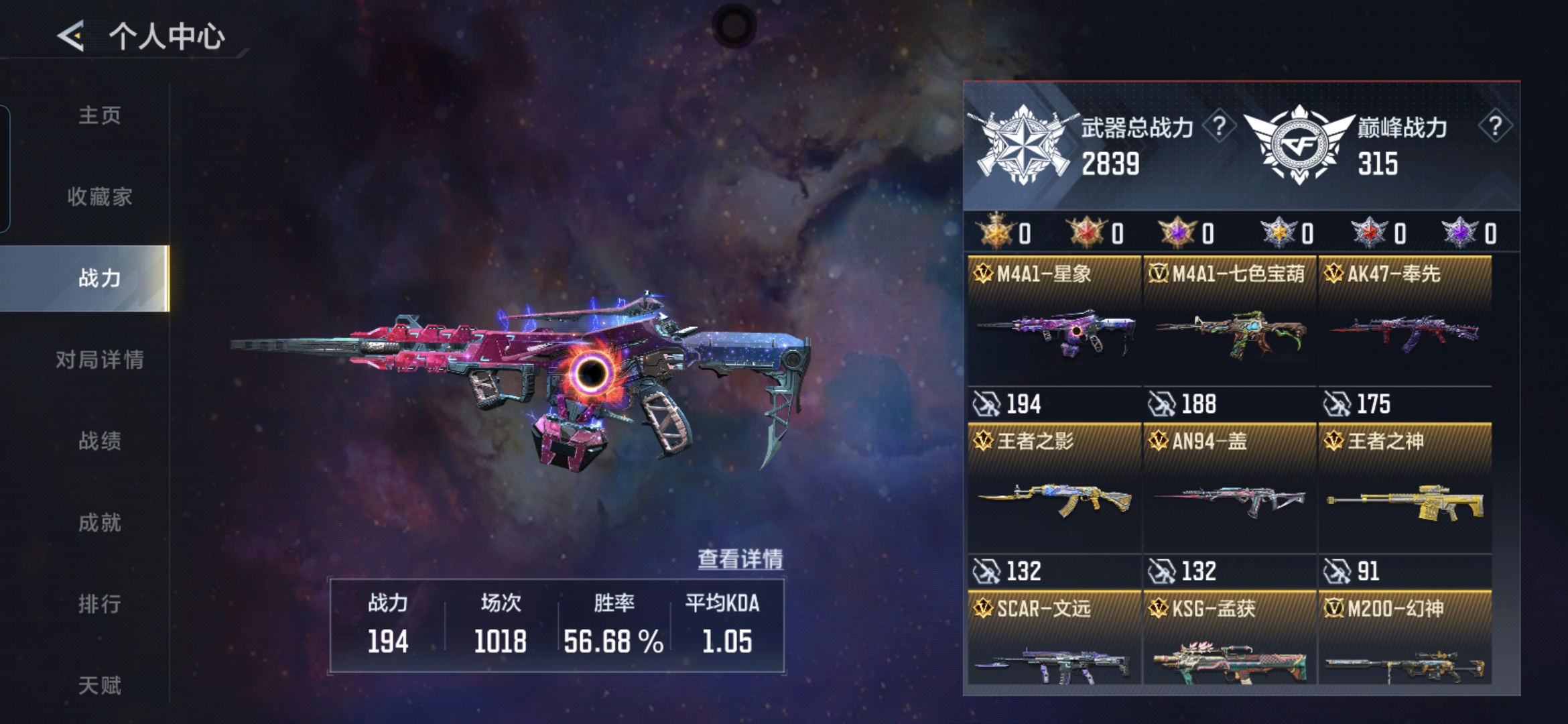The image size is (1568, 724).
Task: Show the 战绩 tab
Action: (100, 440)
